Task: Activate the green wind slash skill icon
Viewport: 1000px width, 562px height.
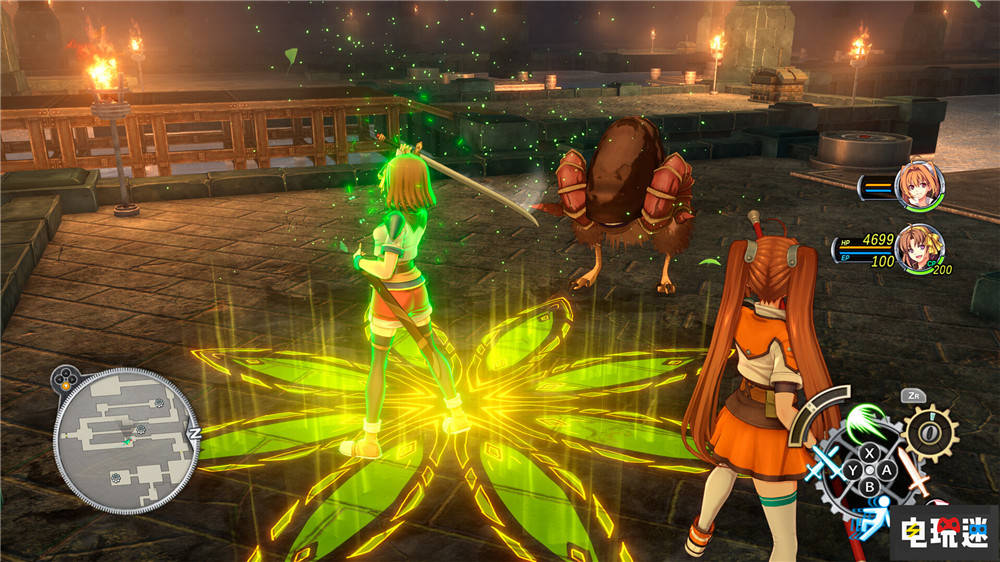Action: (x=866, y=422)
